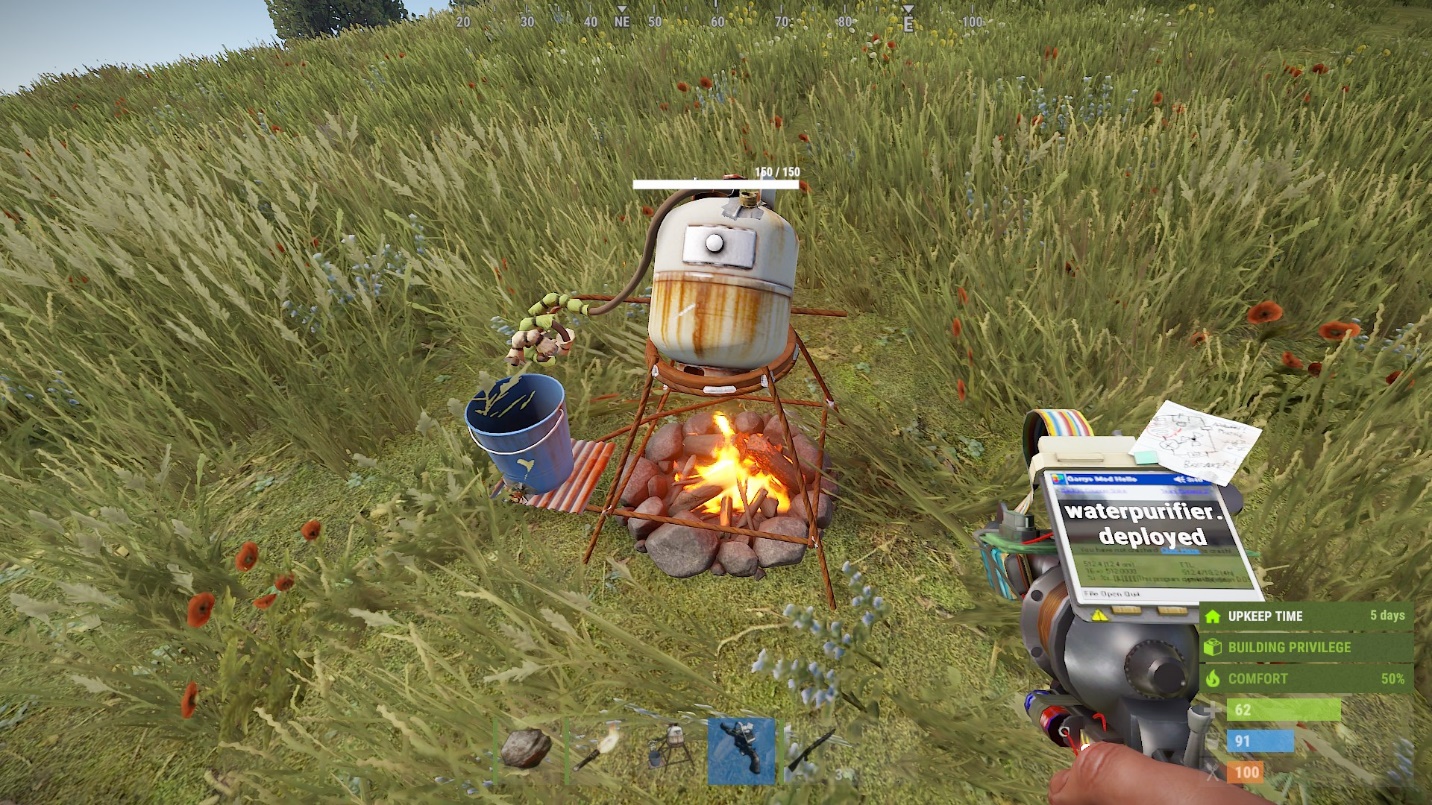Select the rock in the hotbar
This screenshot has height=805, width=1432.
point(526,748)
